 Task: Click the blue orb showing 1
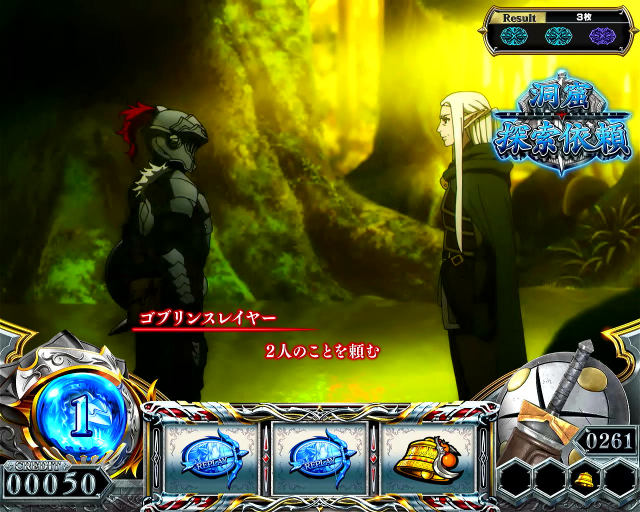(x=82, y=408)
